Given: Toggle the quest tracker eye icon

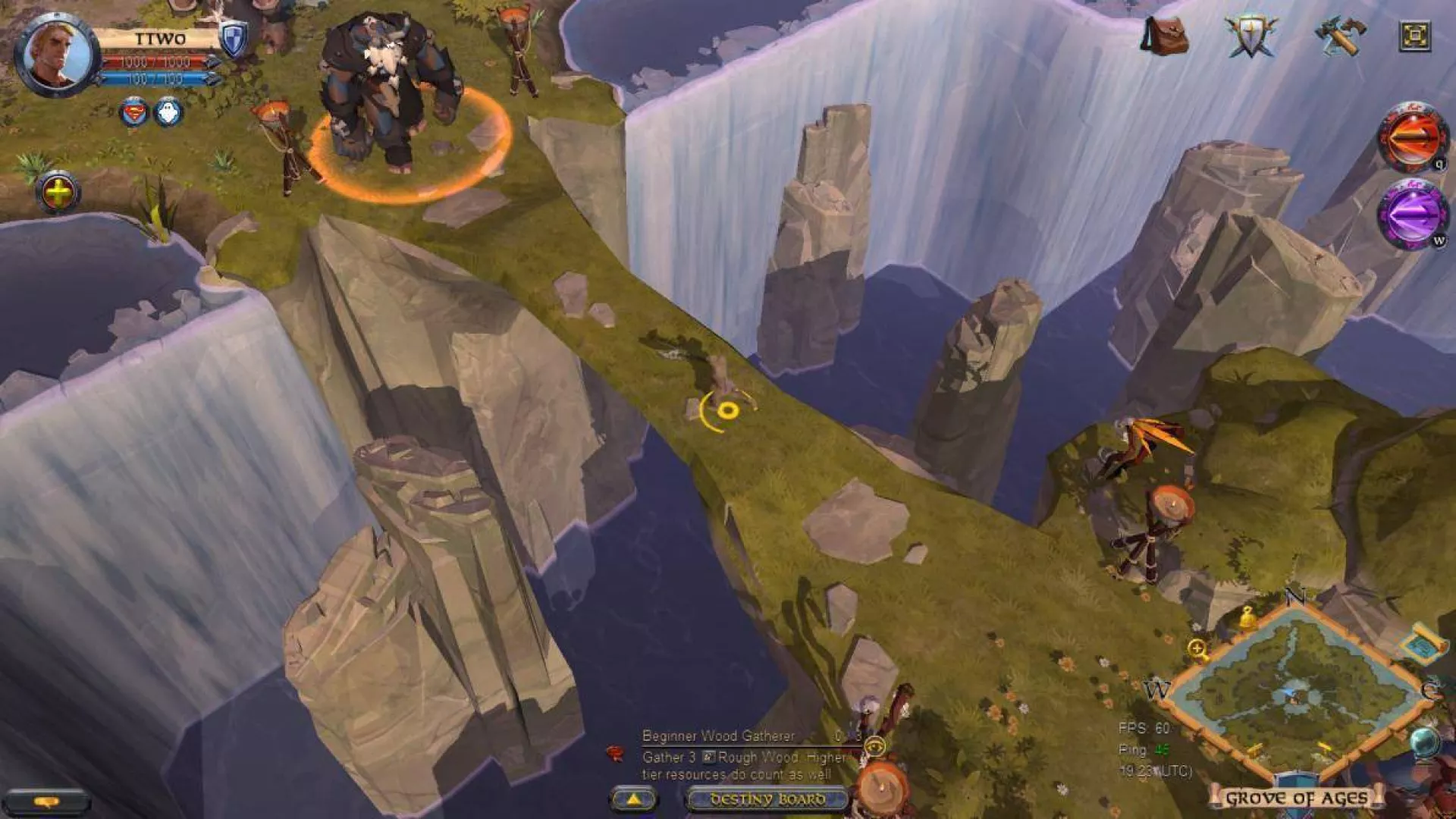Looking at the screenshot, I should [874, 747].
